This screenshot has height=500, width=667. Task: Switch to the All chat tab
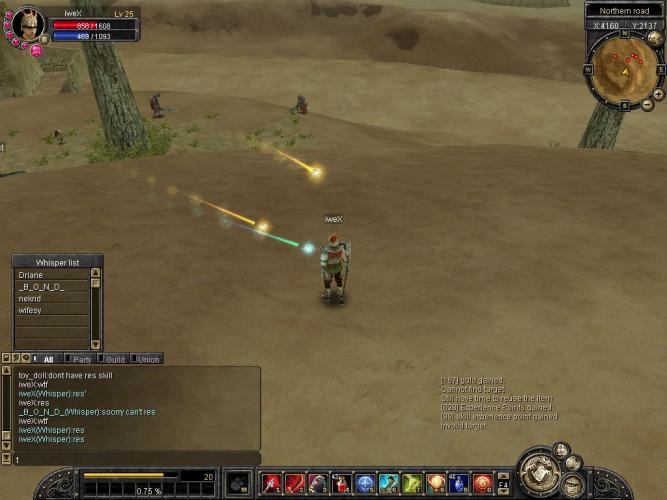tap(49, 359)
